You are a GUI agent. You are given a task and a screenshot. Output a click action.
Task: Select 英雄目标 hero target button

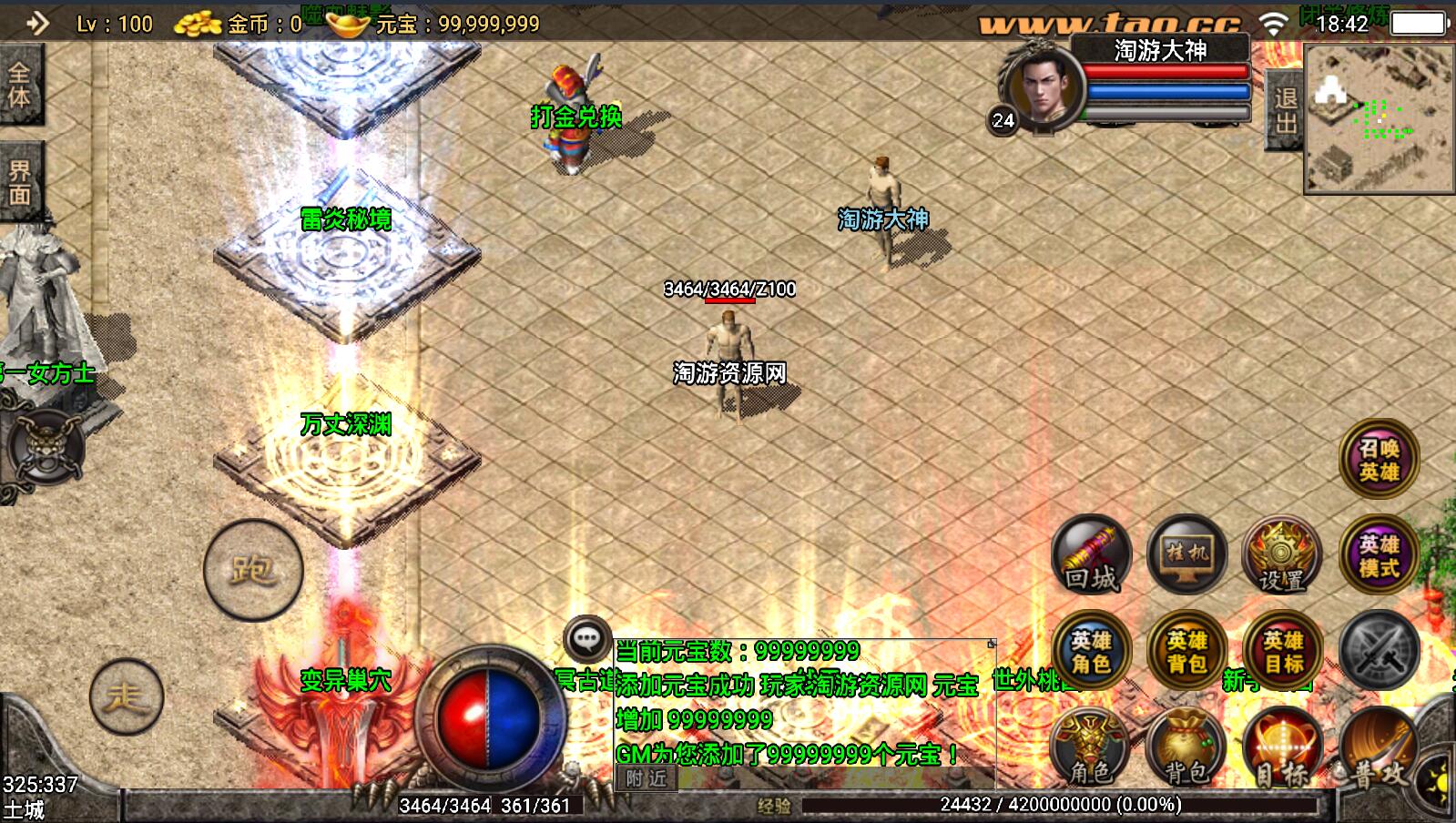click(1283, 652)
